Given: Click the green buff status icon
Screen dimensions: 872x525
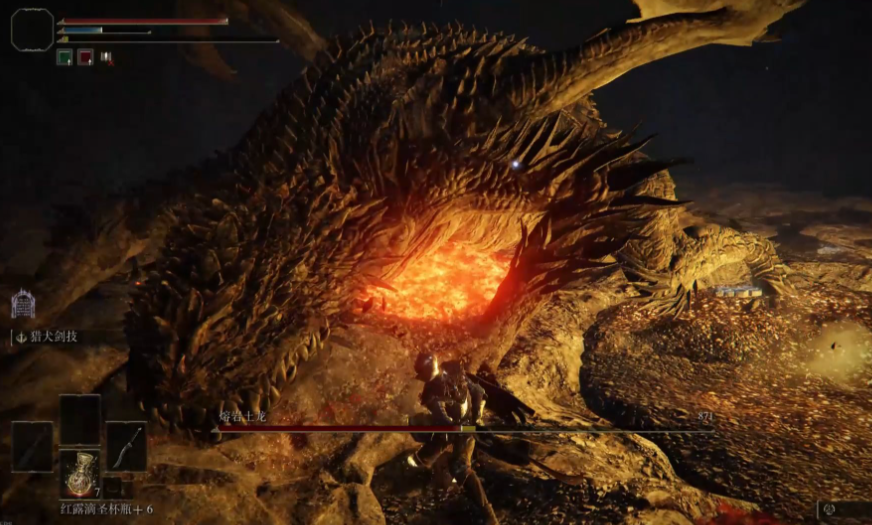Looking at the screenshot, I should [63, 58].
